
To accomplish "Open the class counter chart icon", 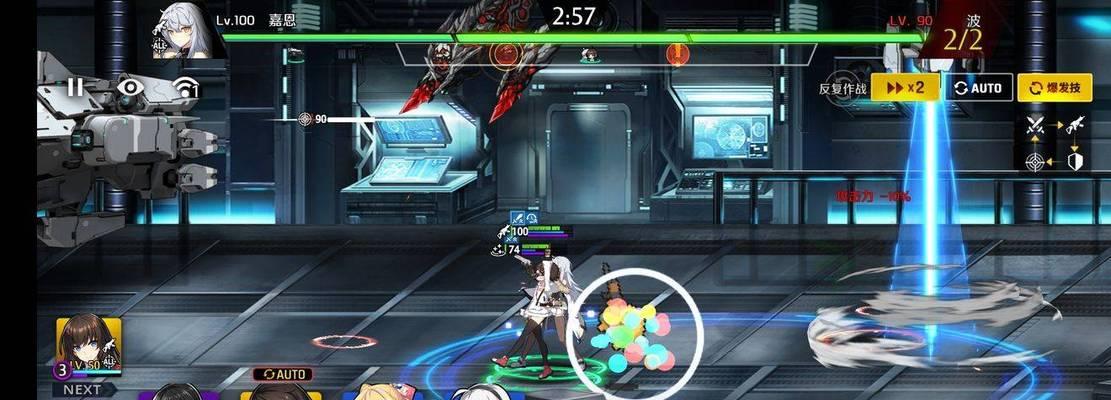I will click(1054, 143).
